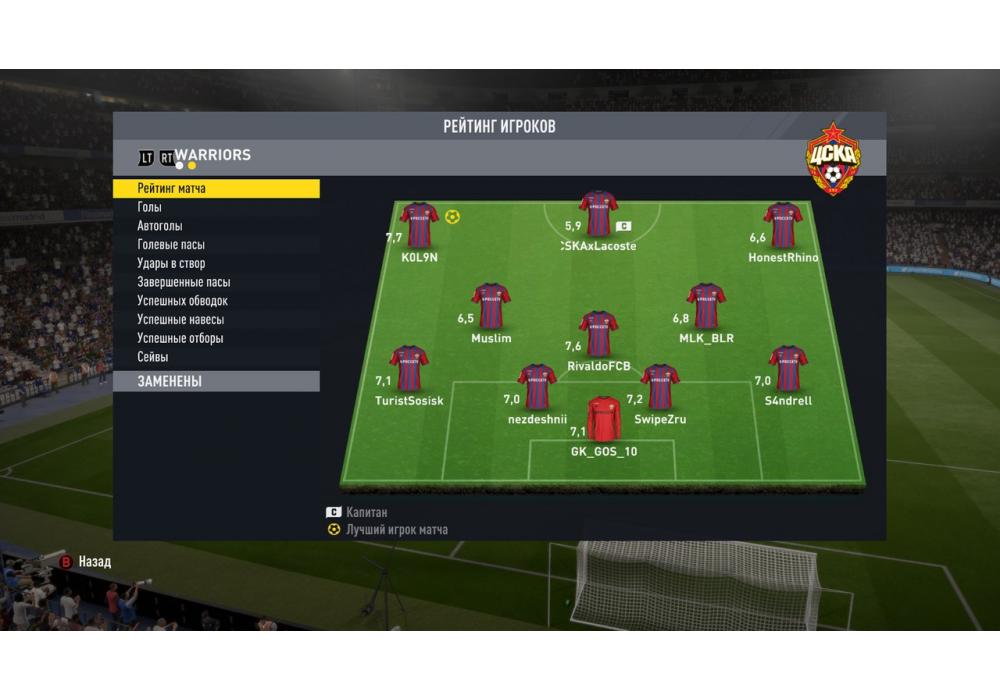Choose midfielder Muslim's shirt
This screenshot has height=700, width=1000.
[x=491, y=306]
